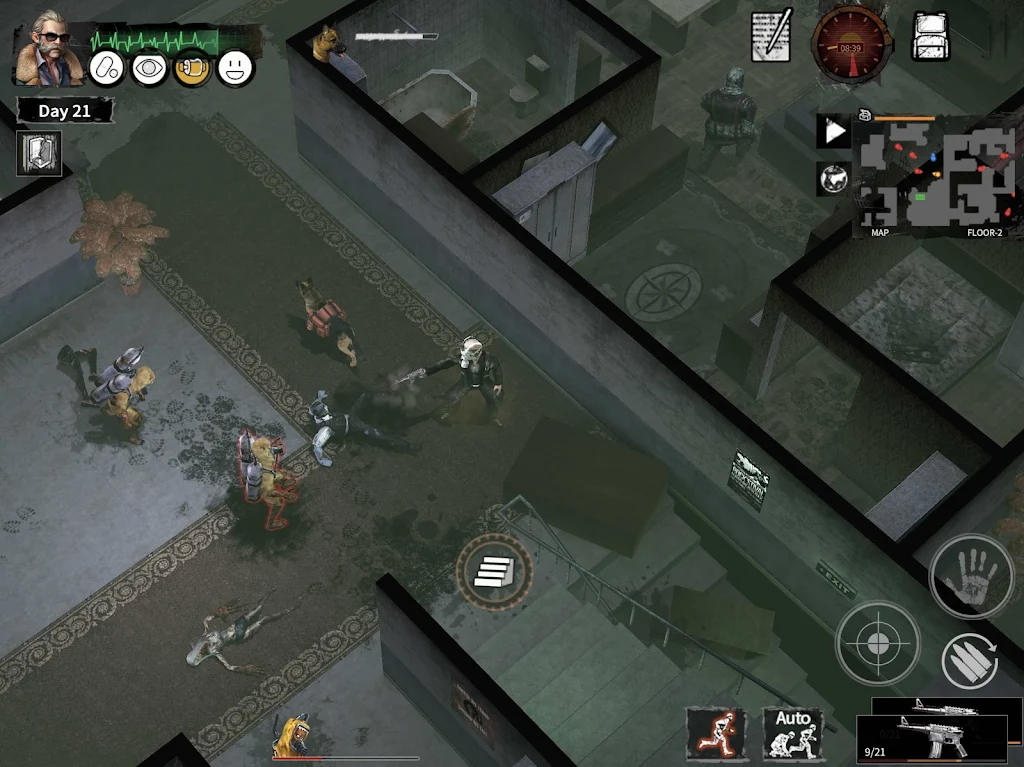Tap the red wristwatch clock
The width and height of the screenshot is (1024, 767).
(850, 42)
